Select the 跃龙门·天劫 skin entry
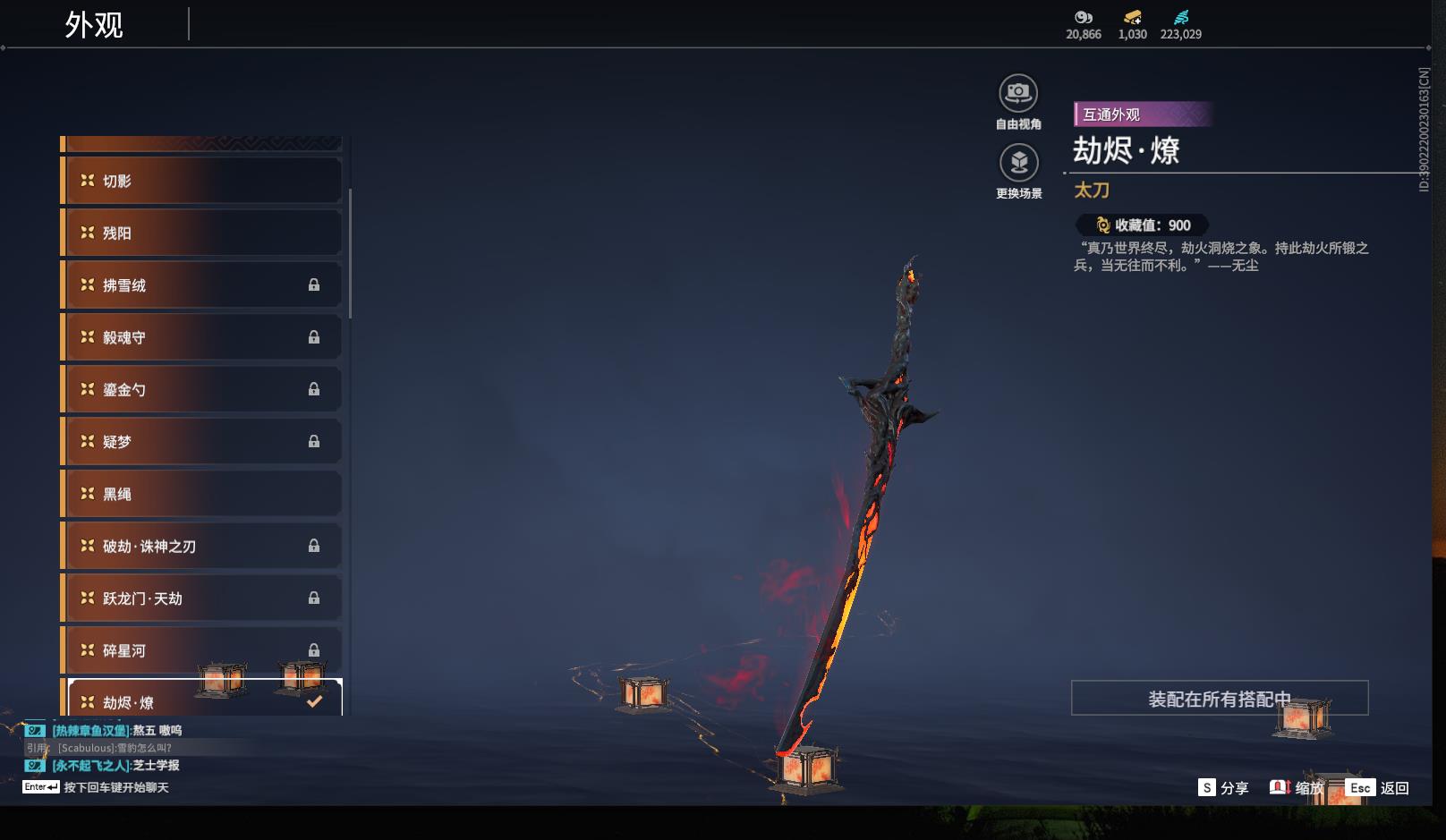 [201, 598]
